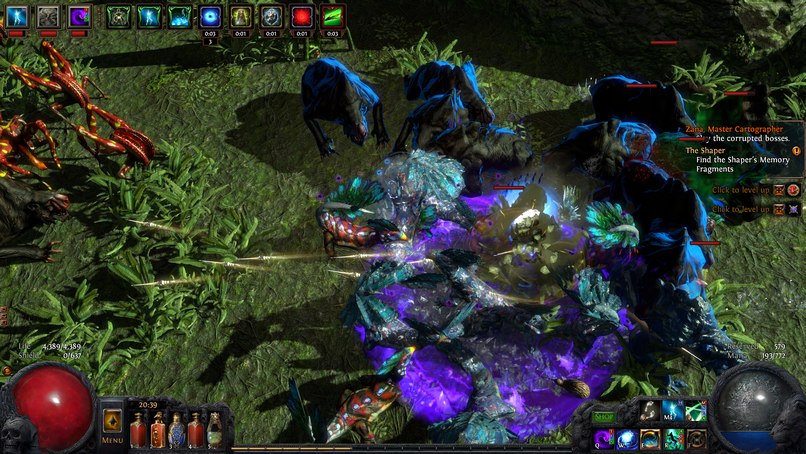Activate the blue orb skill on W

(x=626, y=439)
